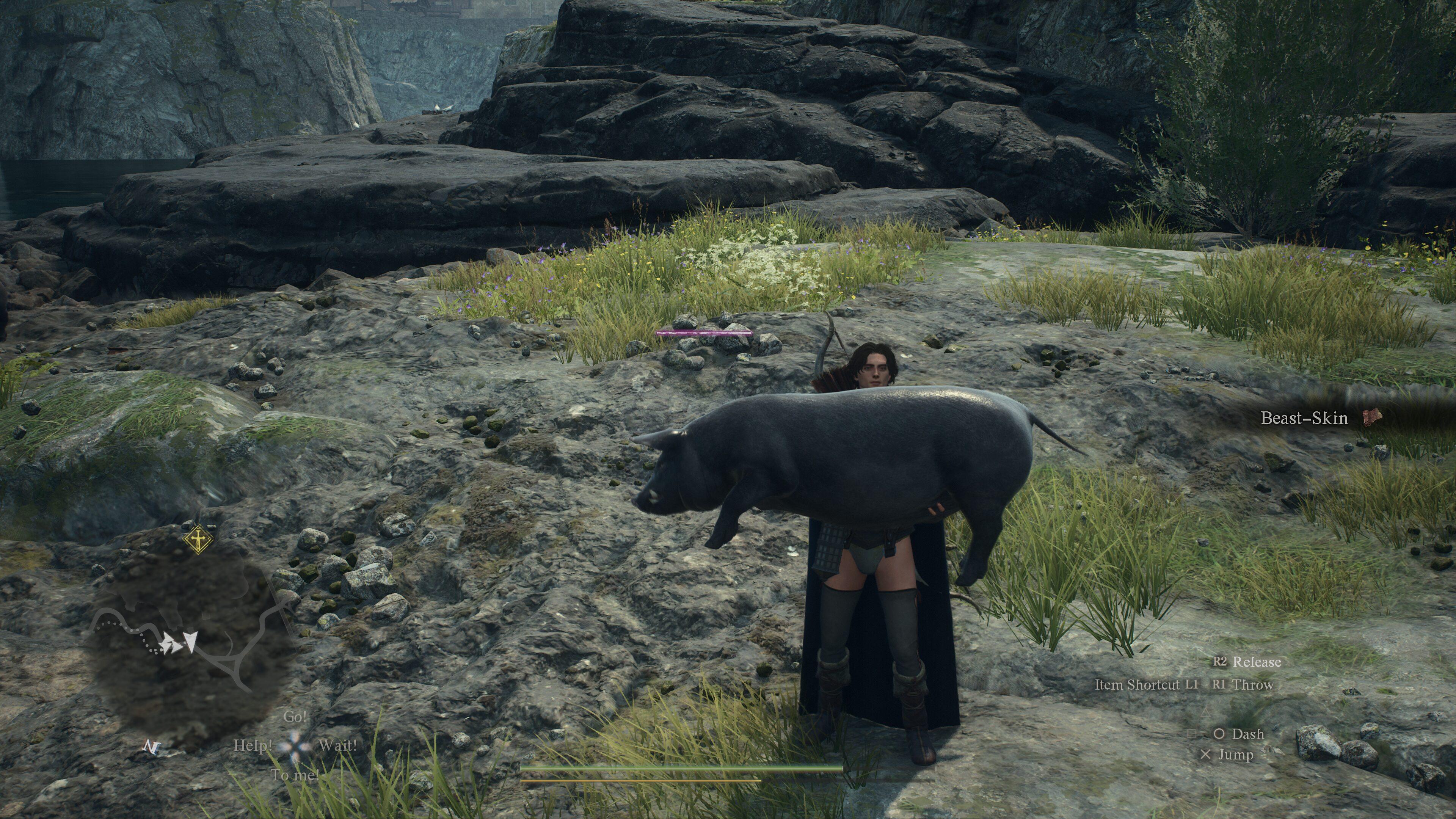Issue the Go! pawn command

[x=295, y=717]
